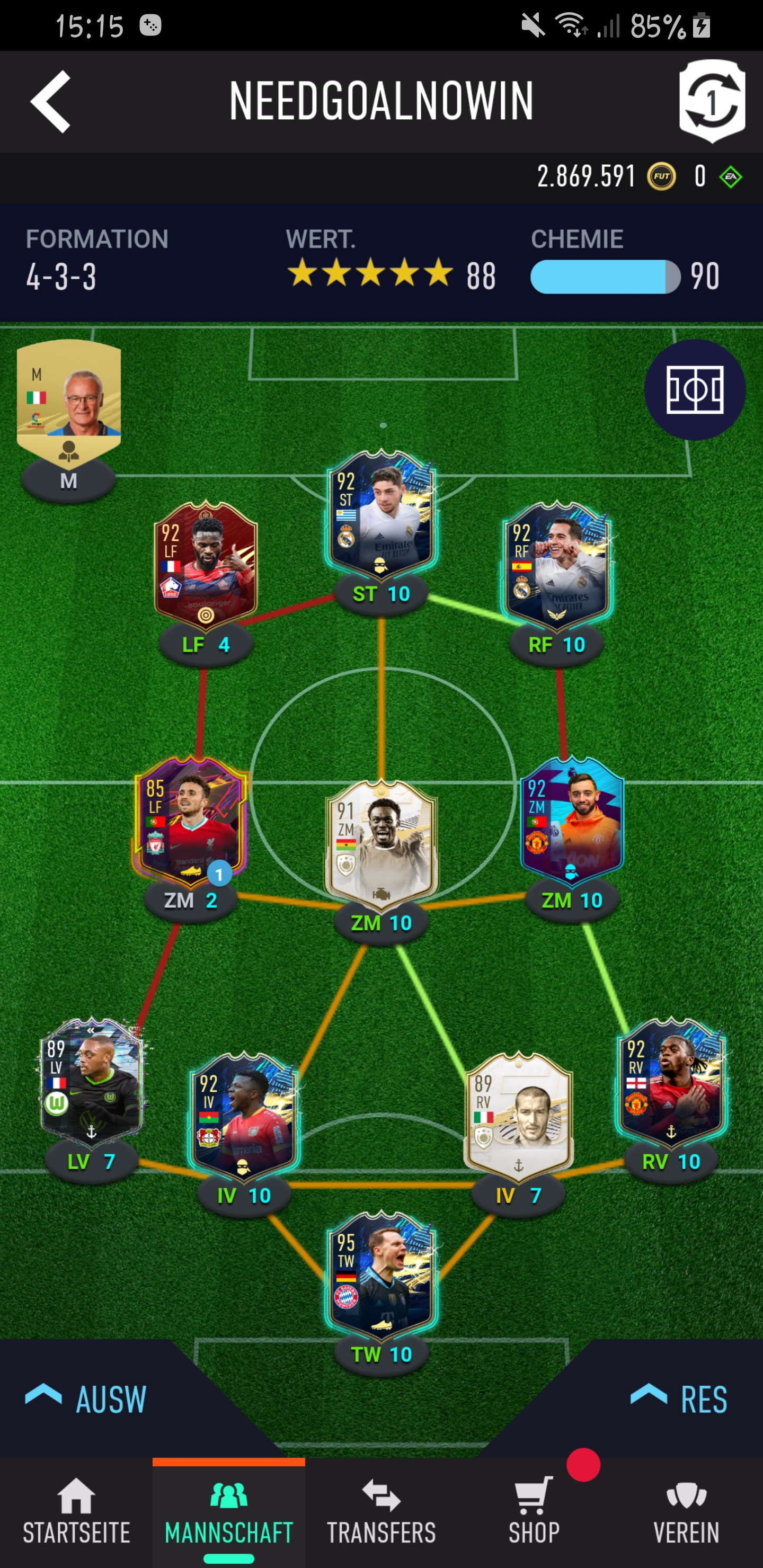Screen dimensions: 763x1568
Task: Pick the 92 RF Real Madrid card
Action: click(557, 564)
